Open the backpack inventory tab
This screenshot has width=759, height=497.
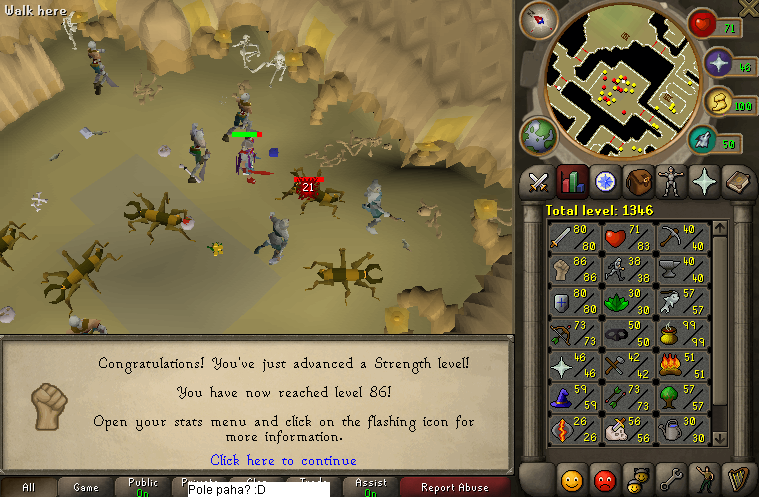[638, 182]
